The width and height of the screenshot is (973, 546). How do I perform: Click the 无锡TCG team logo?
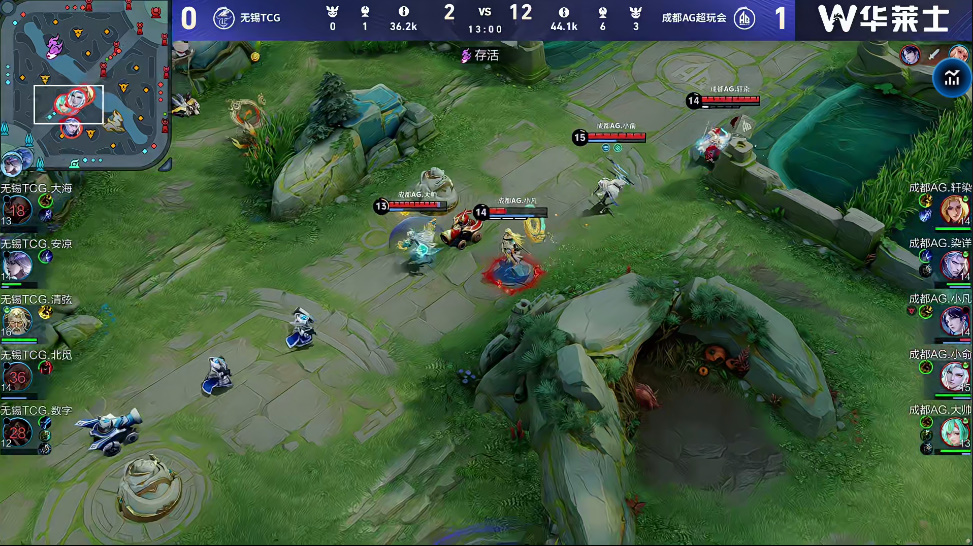[x=223, y=18]
